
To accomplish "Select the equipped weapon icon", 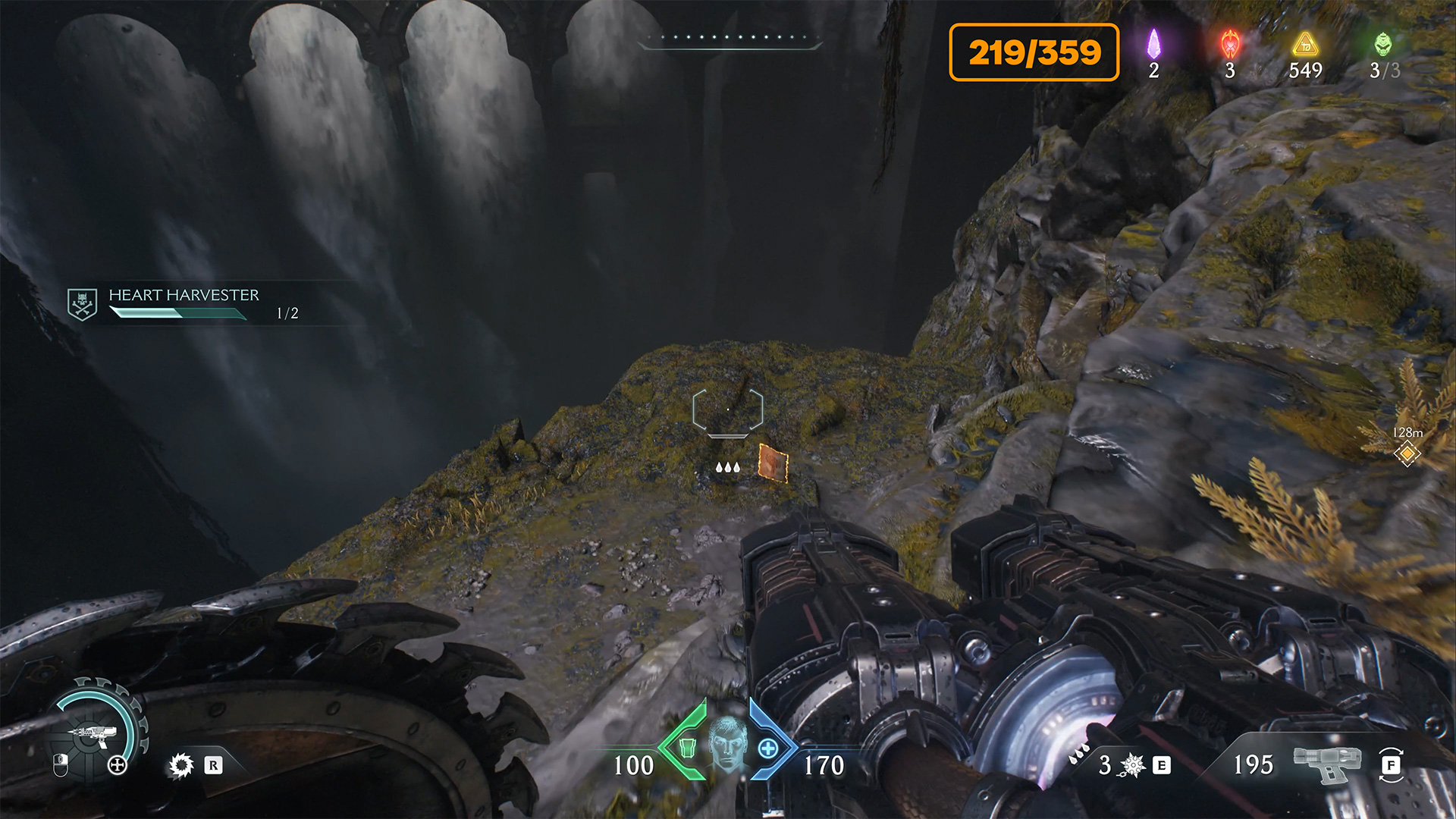I will 1327,762.
